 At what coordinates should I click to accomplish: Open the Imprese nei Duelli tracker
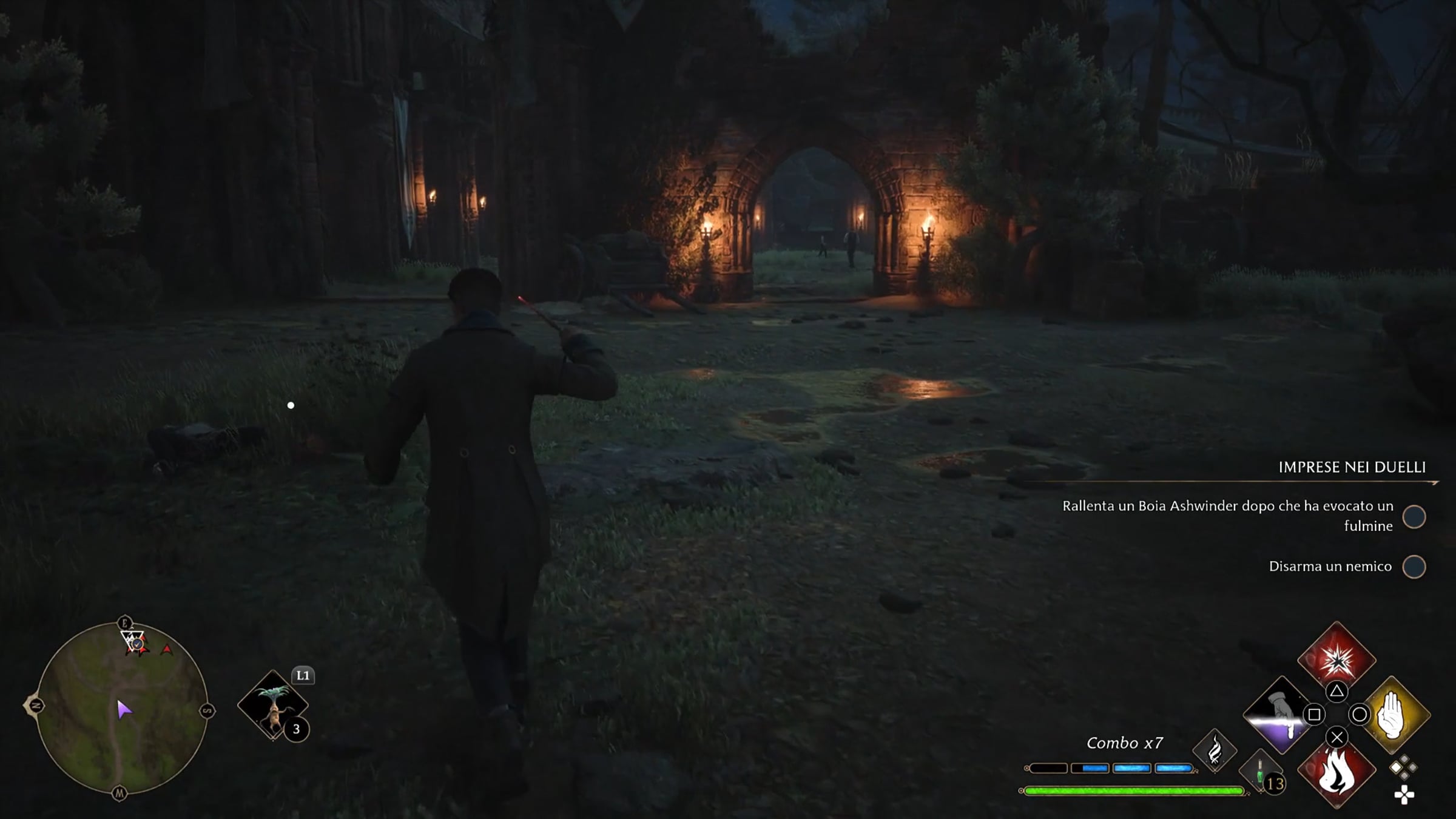tap(1352, 467)
